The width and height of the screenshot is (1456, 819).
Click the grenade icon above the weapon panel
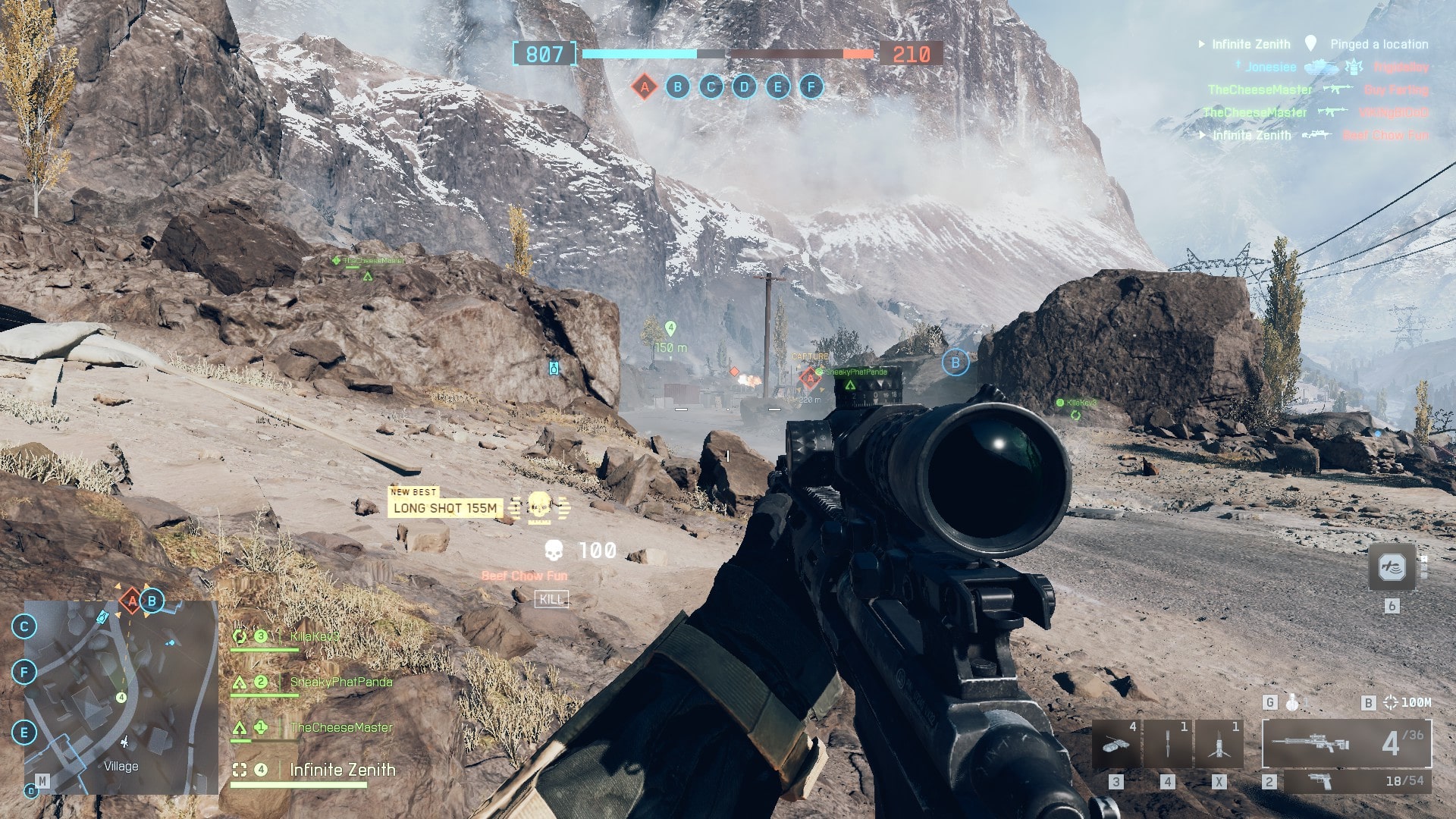pyautogui.click(x=1292, y=703)
